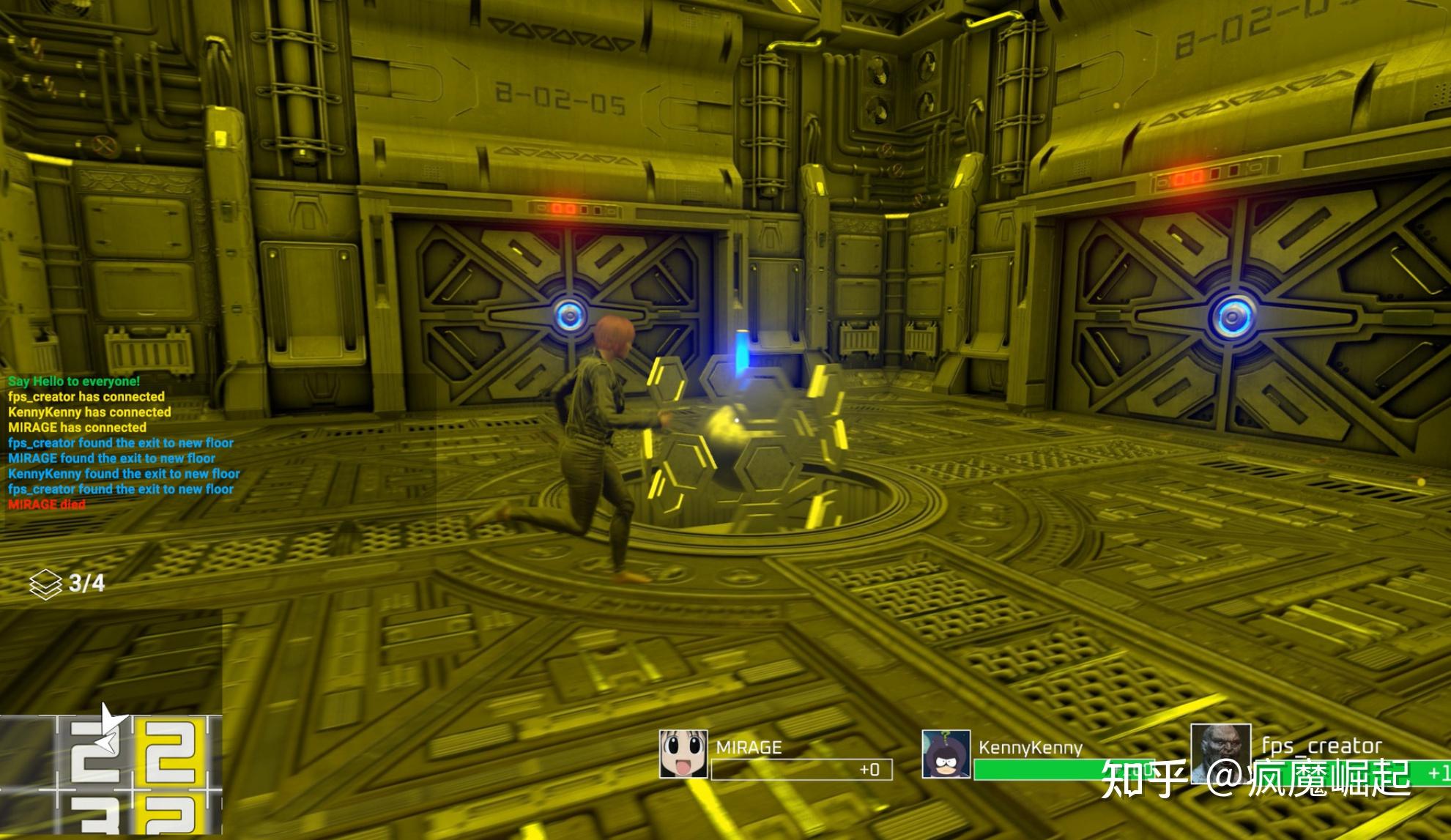Click the minimap in the corner
1451x840 pixels.
111,775
